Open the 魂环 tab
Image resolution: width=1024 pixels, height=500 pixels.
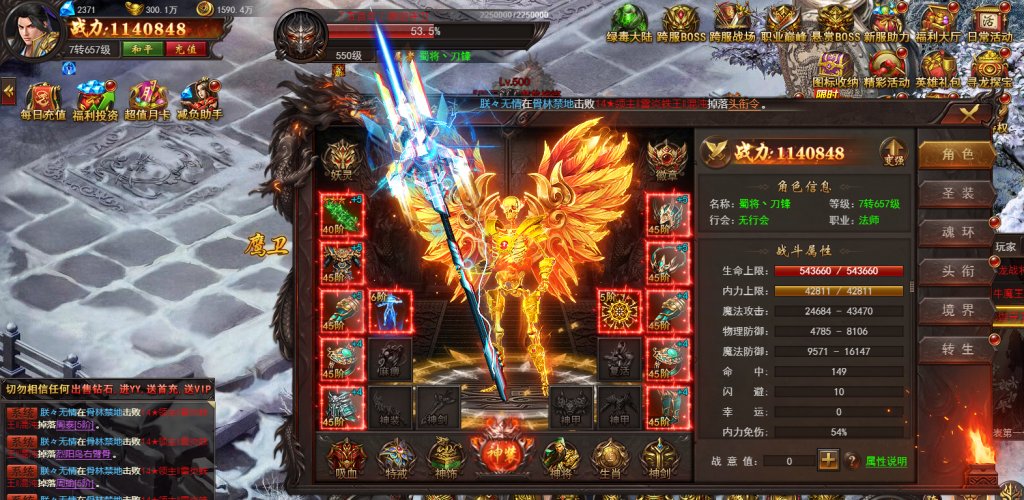[x=957, y=232]
